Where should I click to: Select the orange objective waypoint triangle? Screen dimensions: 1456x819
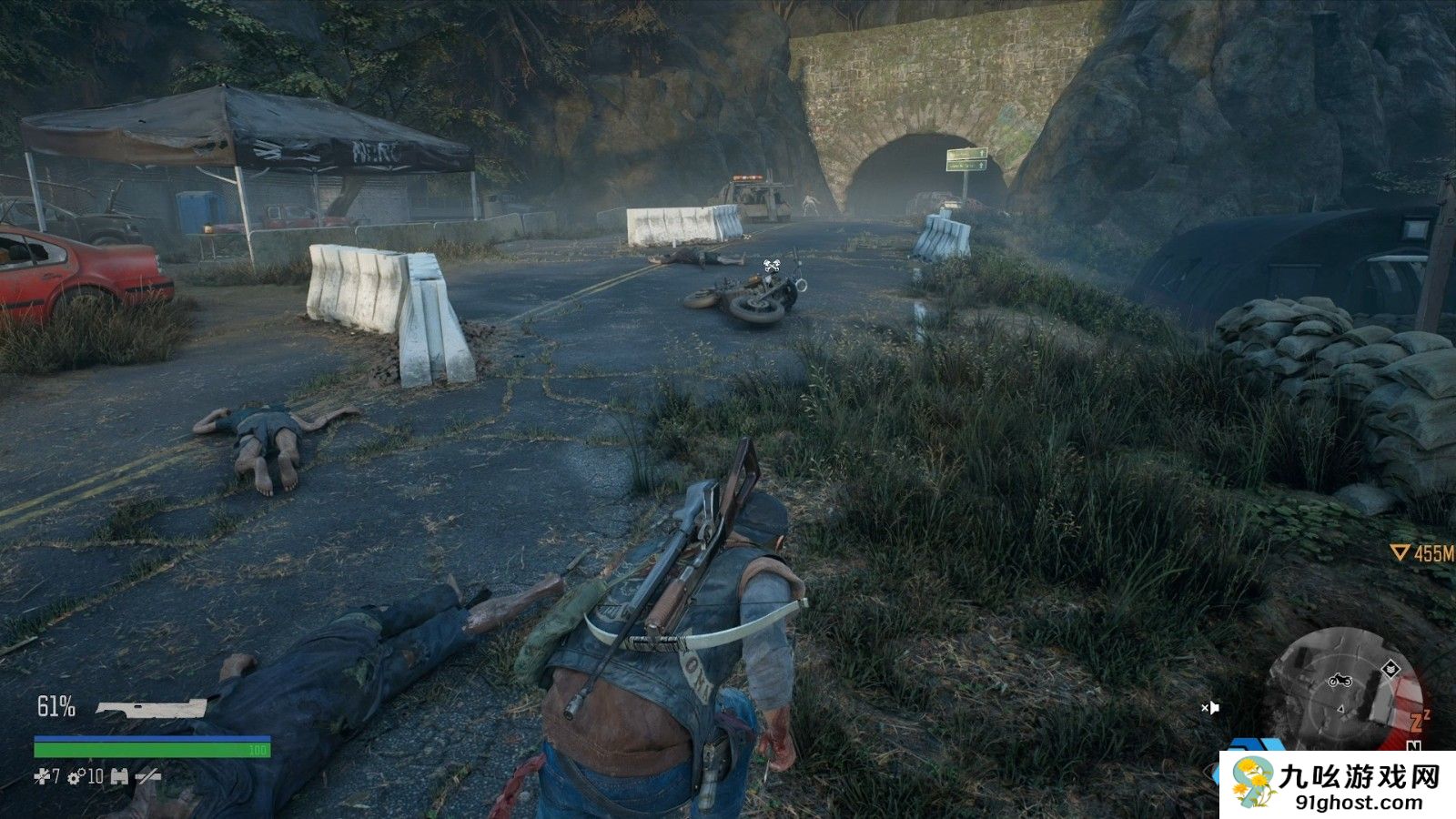click(1400, 552)
